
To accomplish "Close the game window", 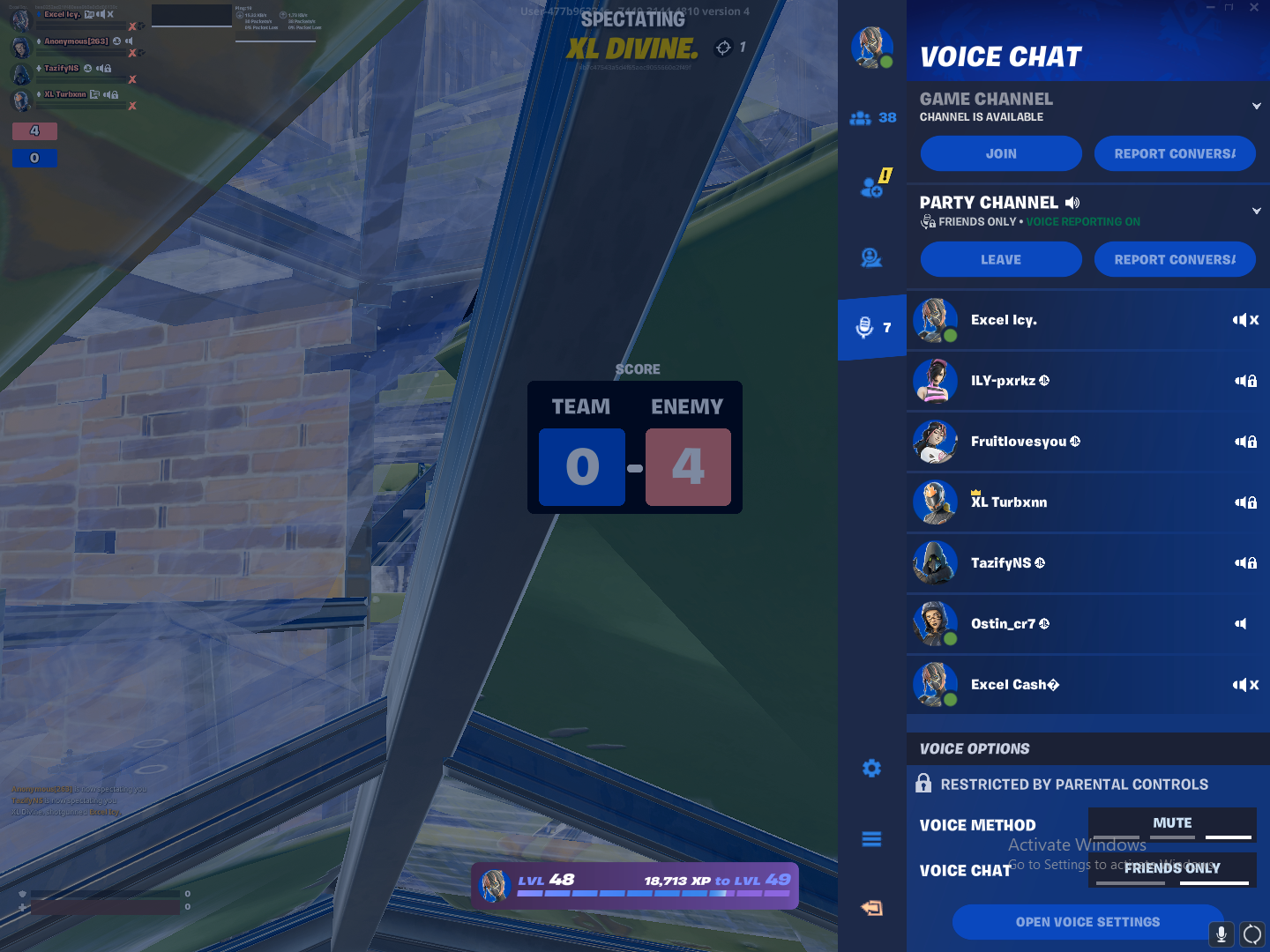I will (1254, 7).
